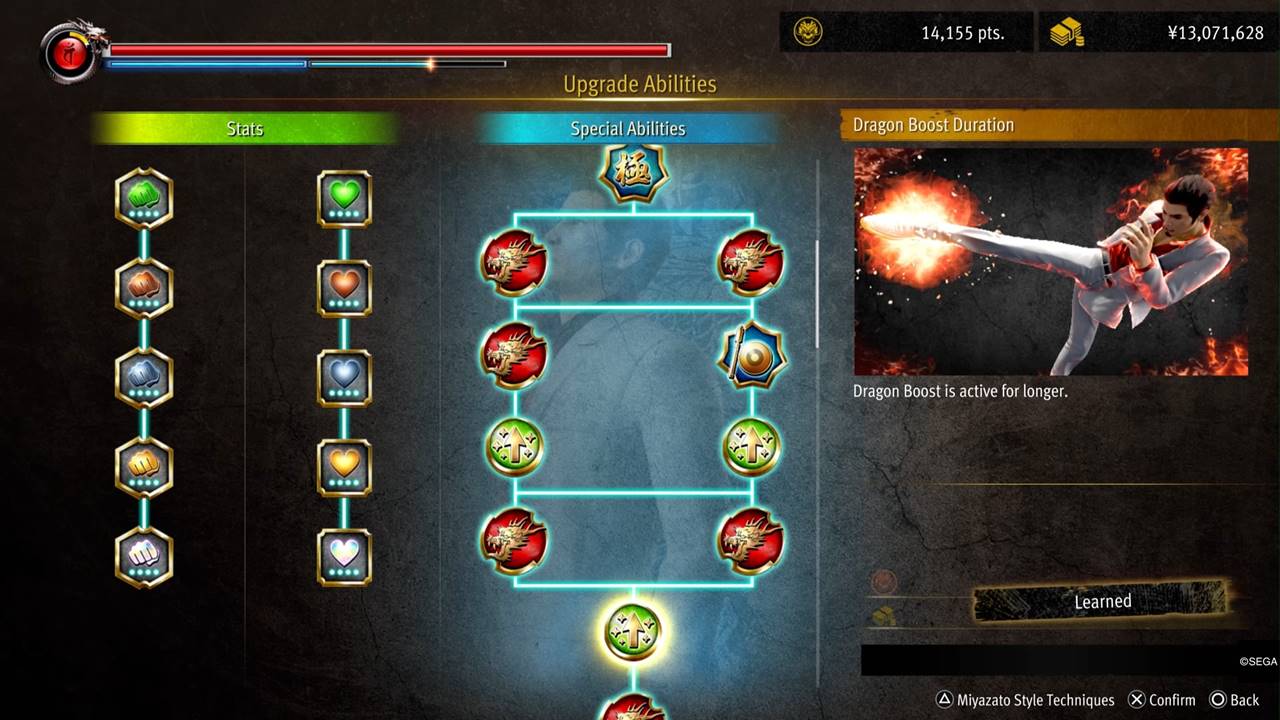Switch to the Stats column header
The image size is (1280, 720).
[x=245, y=129]
